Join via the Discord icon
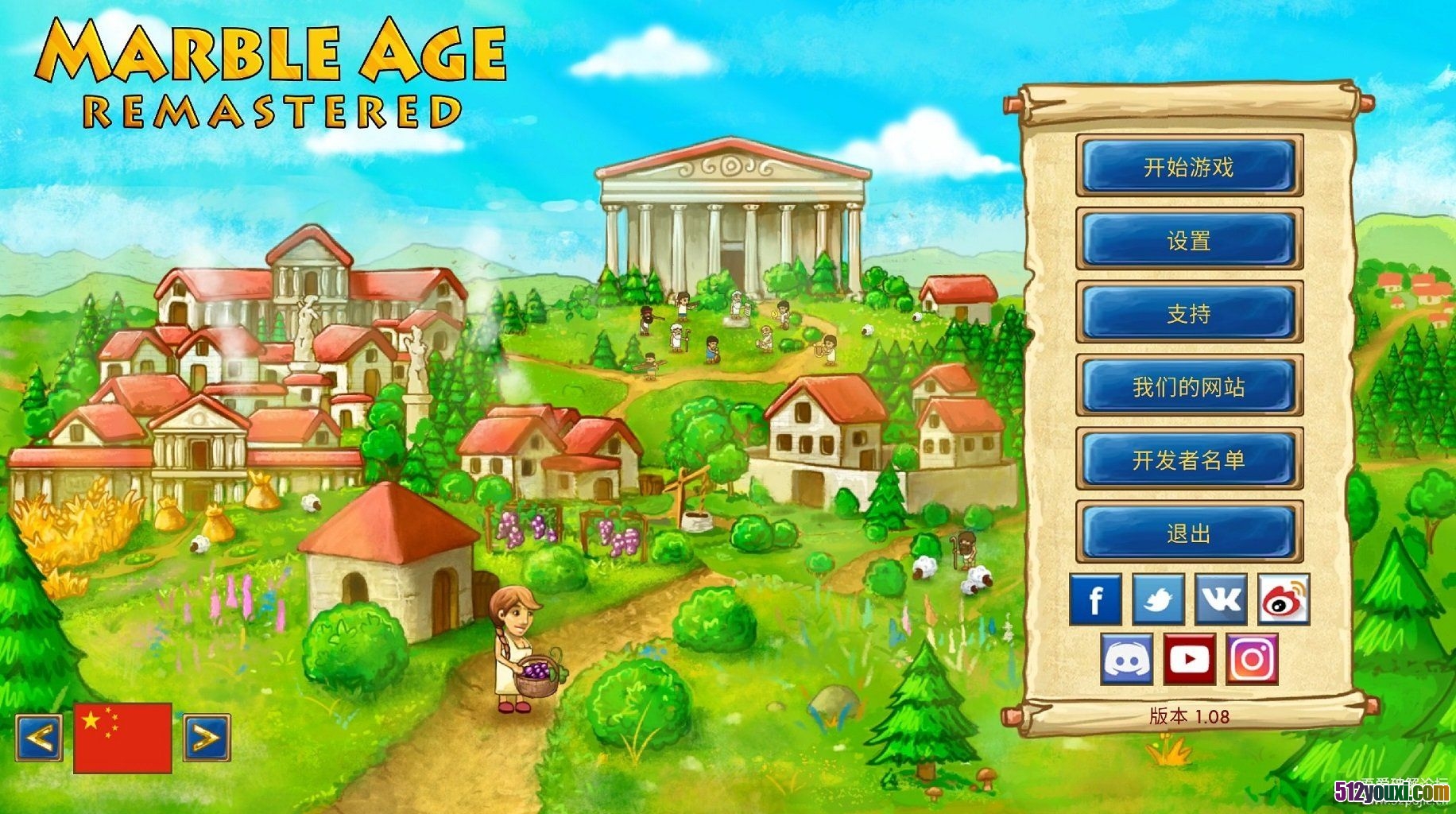 tap(1126, 659)
